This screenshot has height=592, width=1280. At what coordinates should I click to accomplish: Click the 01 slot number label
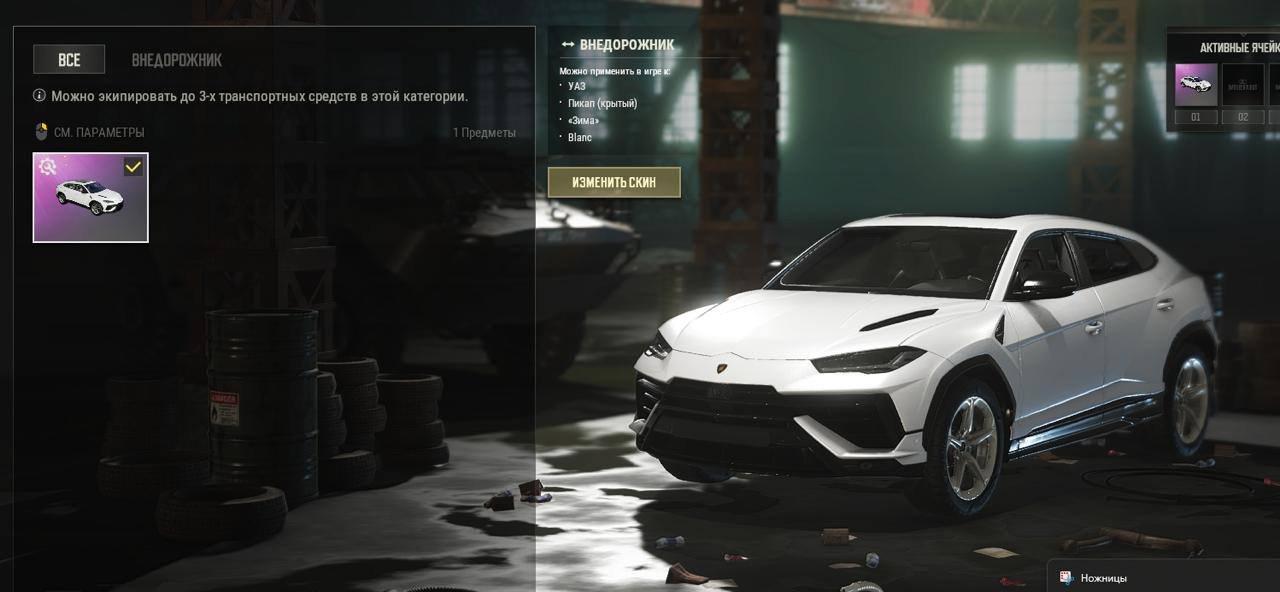pyautogui.click(x=1195, y=117)
